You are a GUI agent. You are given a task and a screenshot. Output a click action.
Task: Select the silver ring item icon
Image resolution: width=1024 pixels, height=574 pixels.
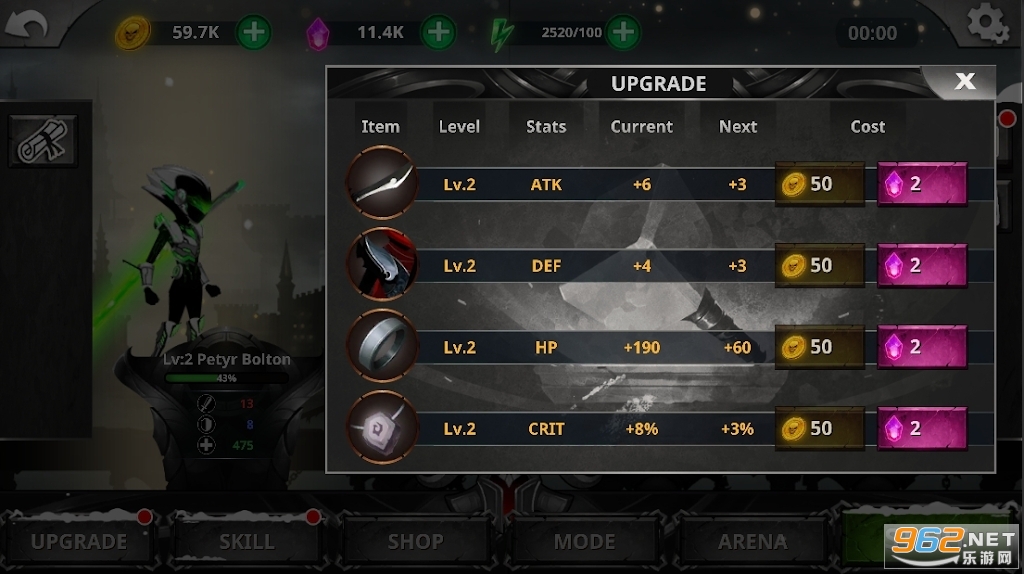coord(381,346)
